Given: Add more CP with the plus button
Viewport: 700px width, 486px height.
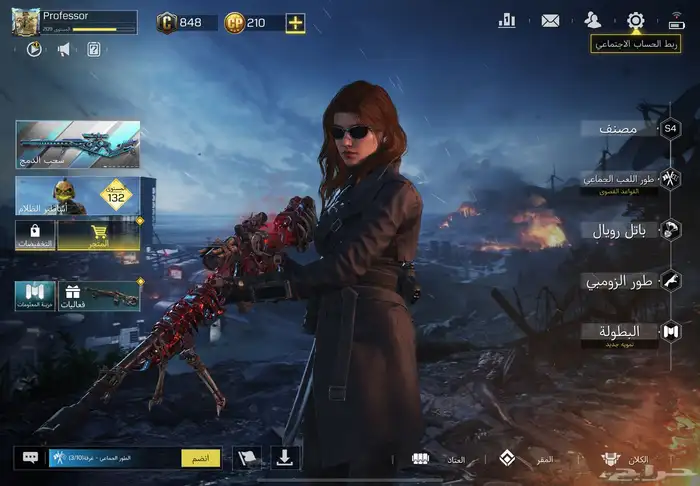Looking at the screenshot, I should coord(295,22).
